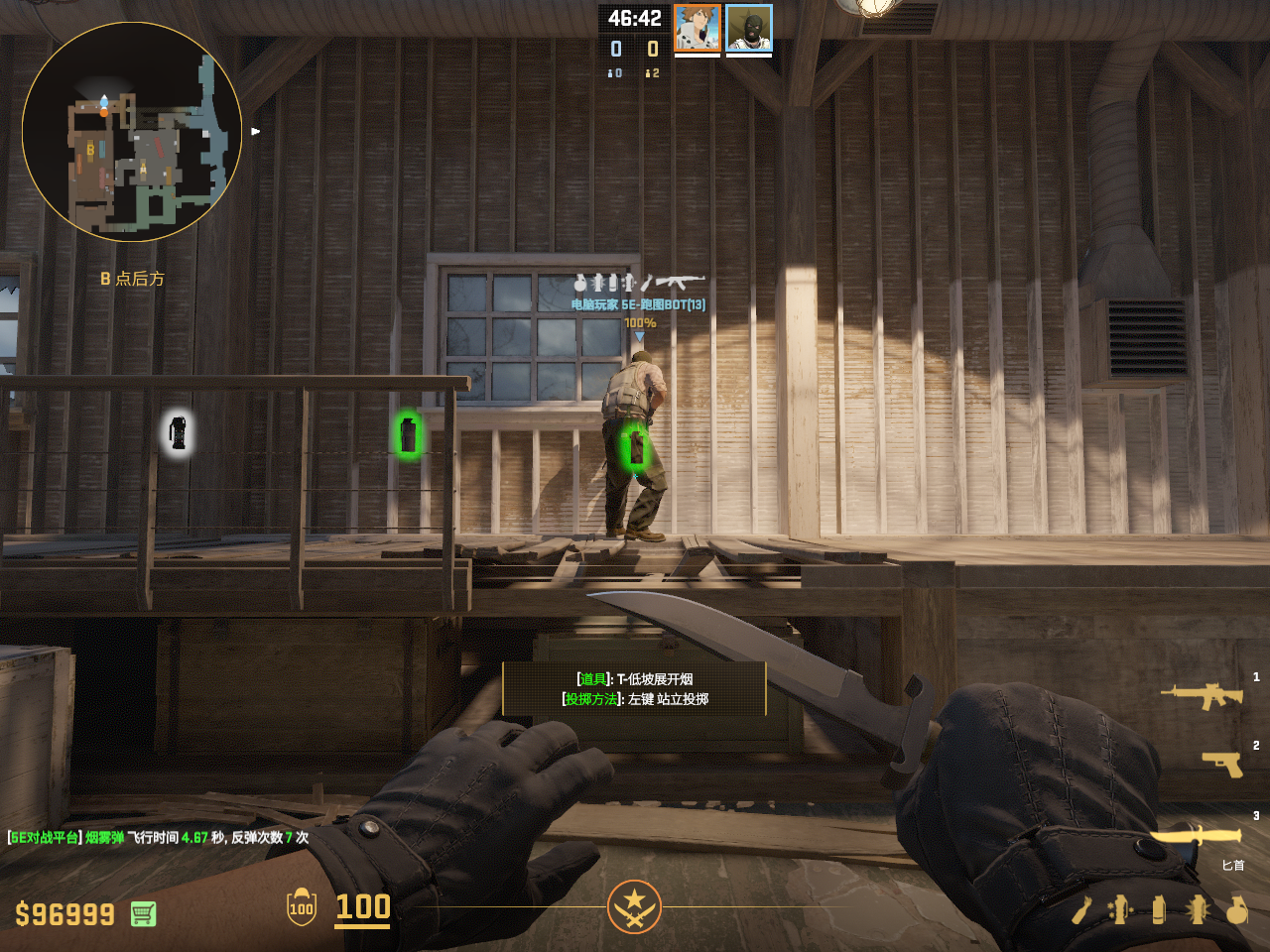
Task: Switch to the primary rifle slot
Action: click(1202, 696)
